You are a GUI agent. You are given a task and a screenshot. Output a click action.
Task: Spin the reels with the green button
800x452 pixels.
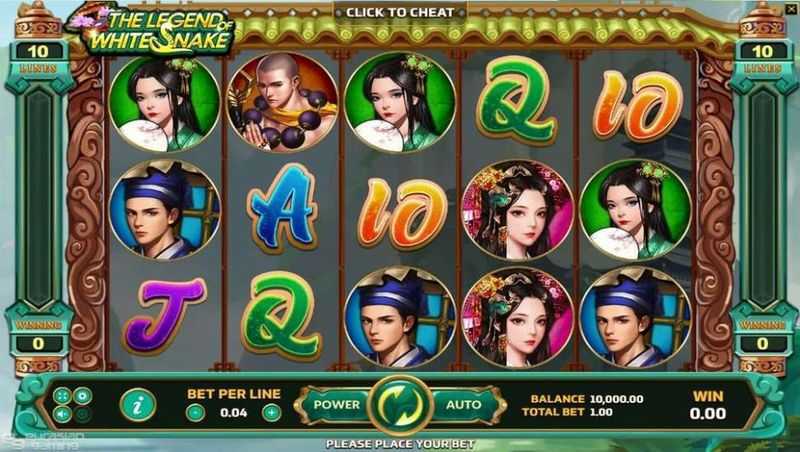tap(399, 405)
